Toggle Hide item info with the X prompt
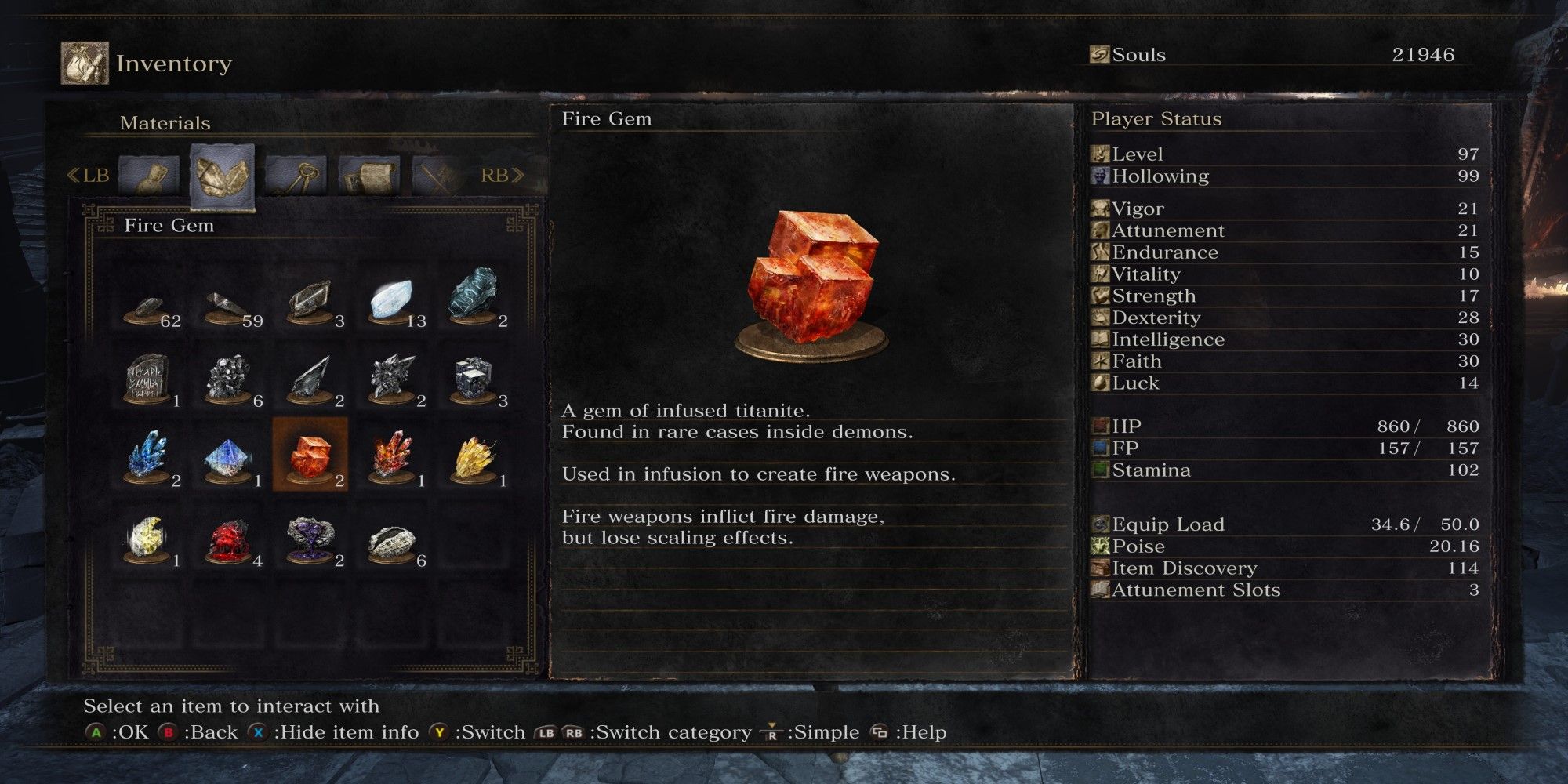This screenshot has width=1568, height=784. (258, 731)
